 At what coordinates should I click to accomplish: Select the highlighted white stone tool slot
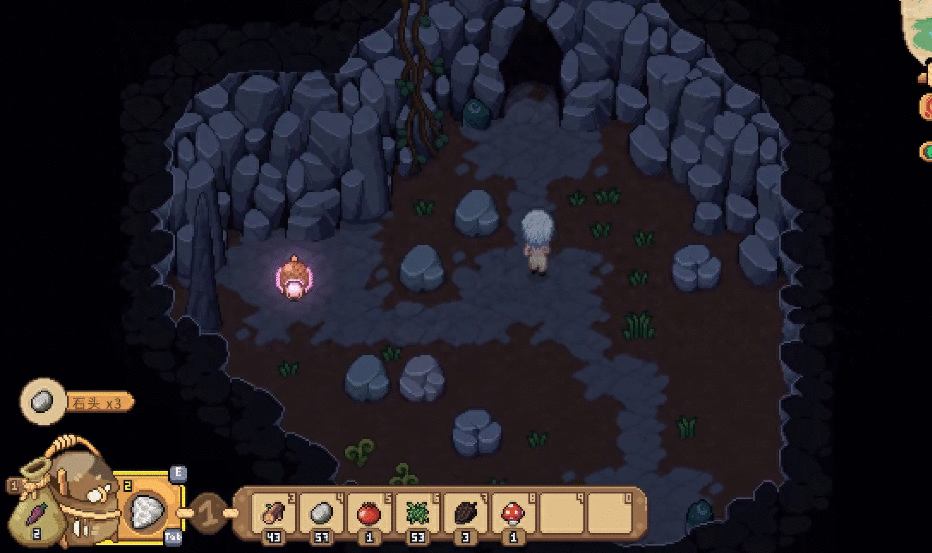tap(148, 510)
